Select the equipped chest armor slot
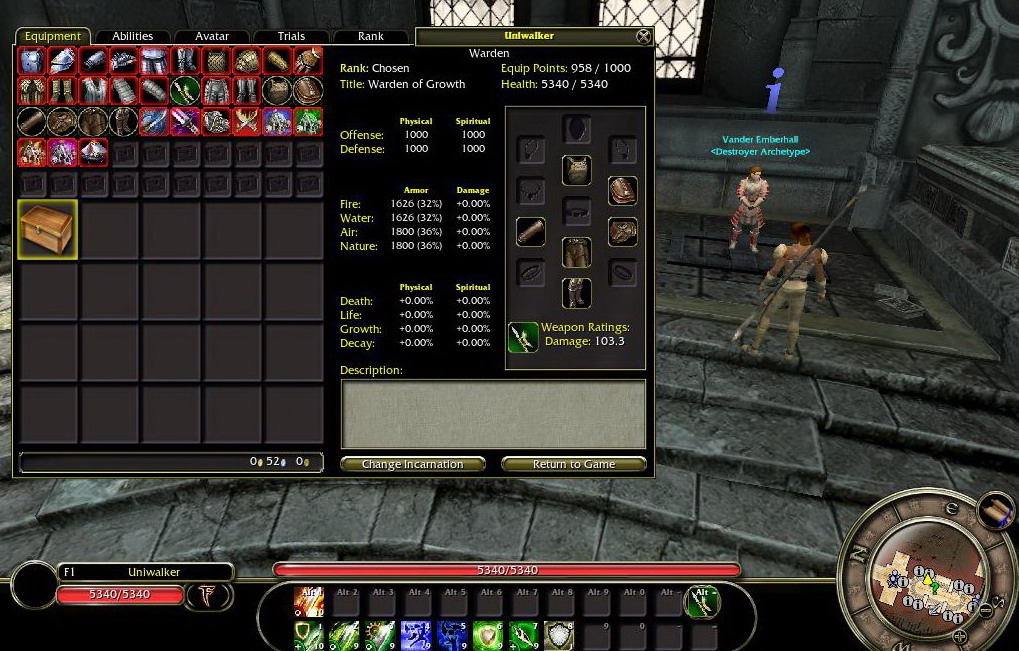This screenshot has height=651, width=1019. point(576,170)
